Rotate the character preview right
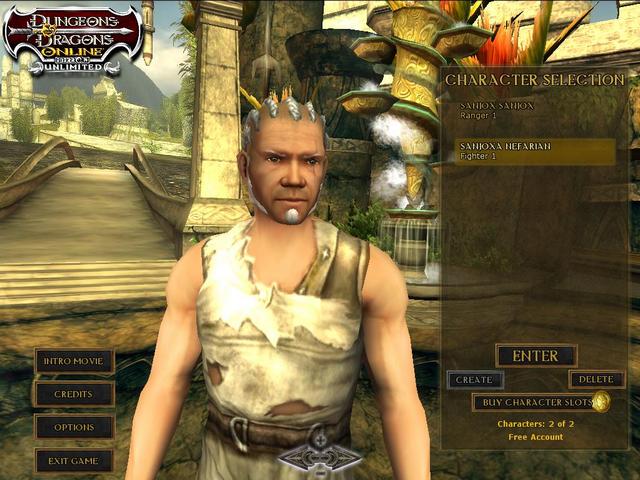 click(x=348, y=457)
